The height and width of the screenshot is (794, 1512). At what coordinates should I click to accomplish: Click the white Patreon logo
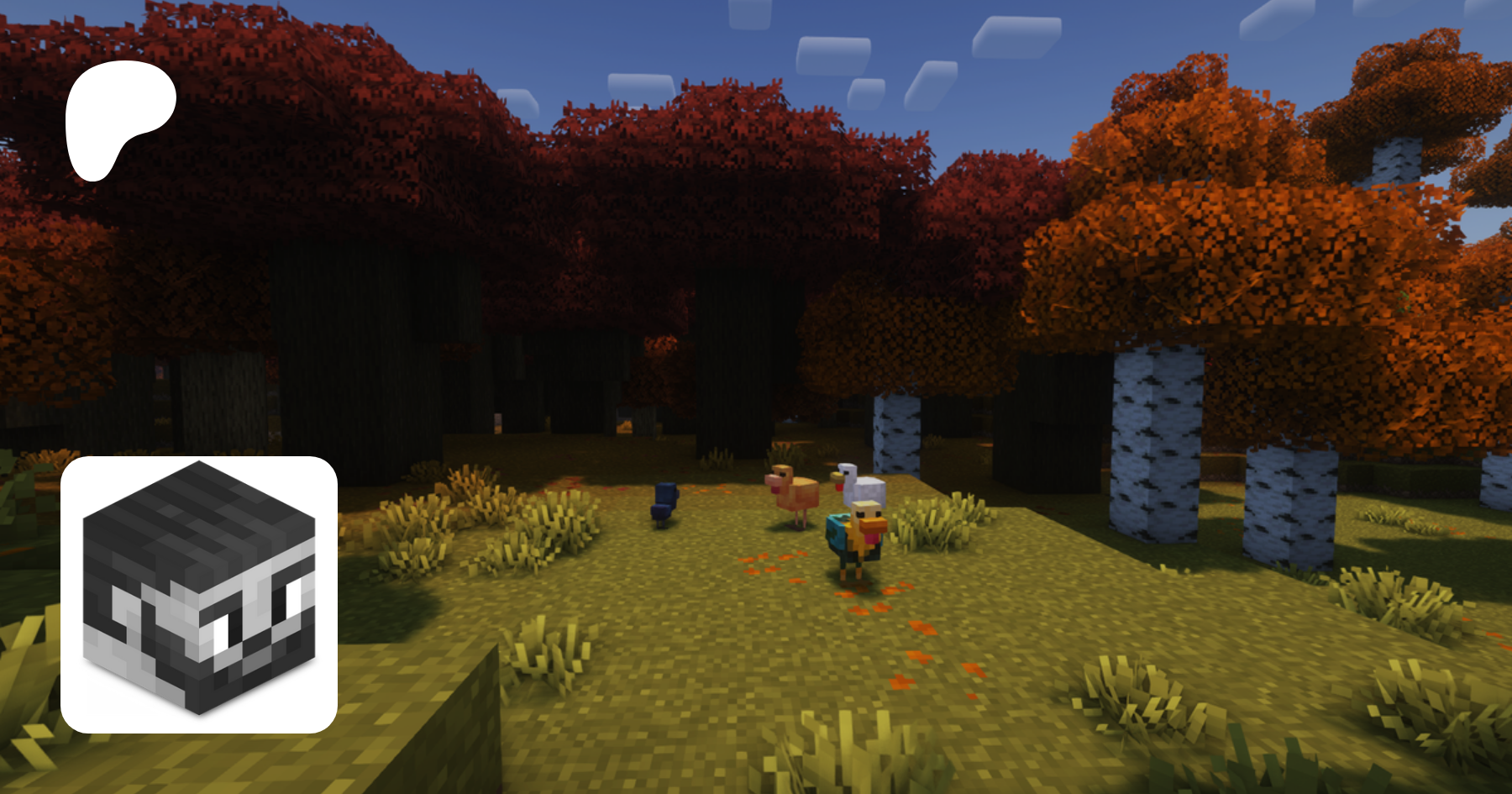[x=118, y=118]
